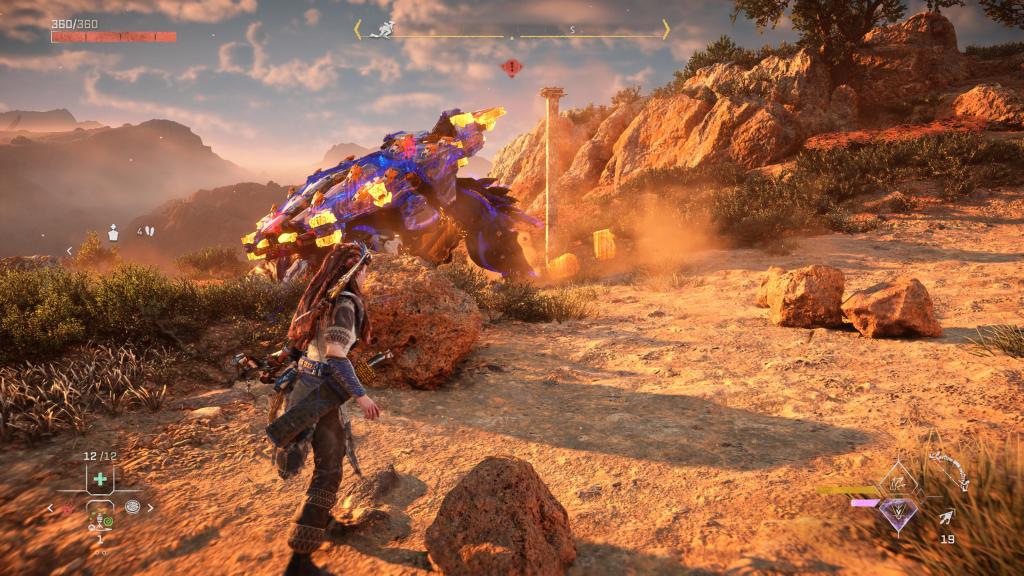Select the red tool icon in hotbar
The height and width of the screenshot is (576, 1024).
69,508
